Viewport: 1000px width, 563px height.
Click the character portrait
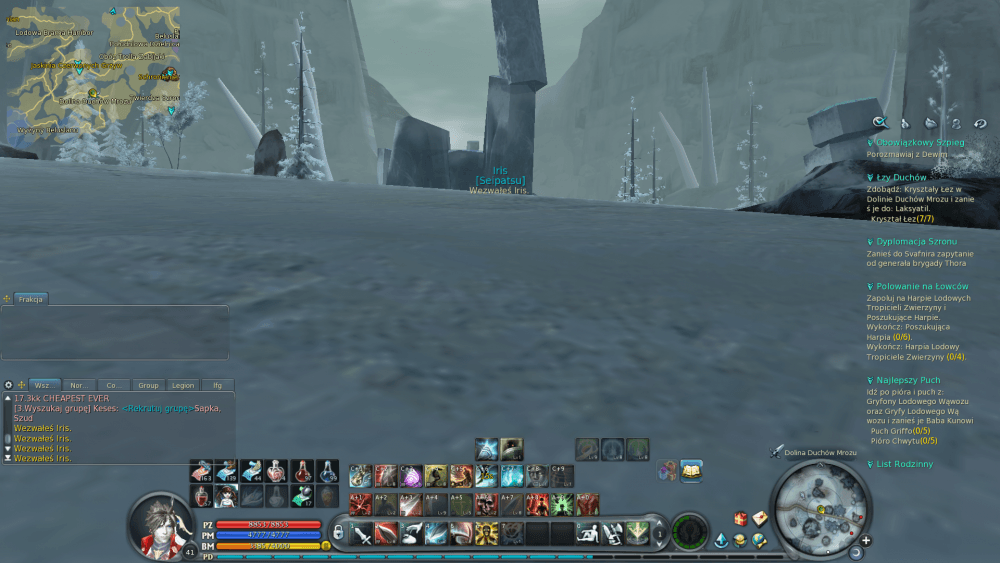tap(160, 525)
